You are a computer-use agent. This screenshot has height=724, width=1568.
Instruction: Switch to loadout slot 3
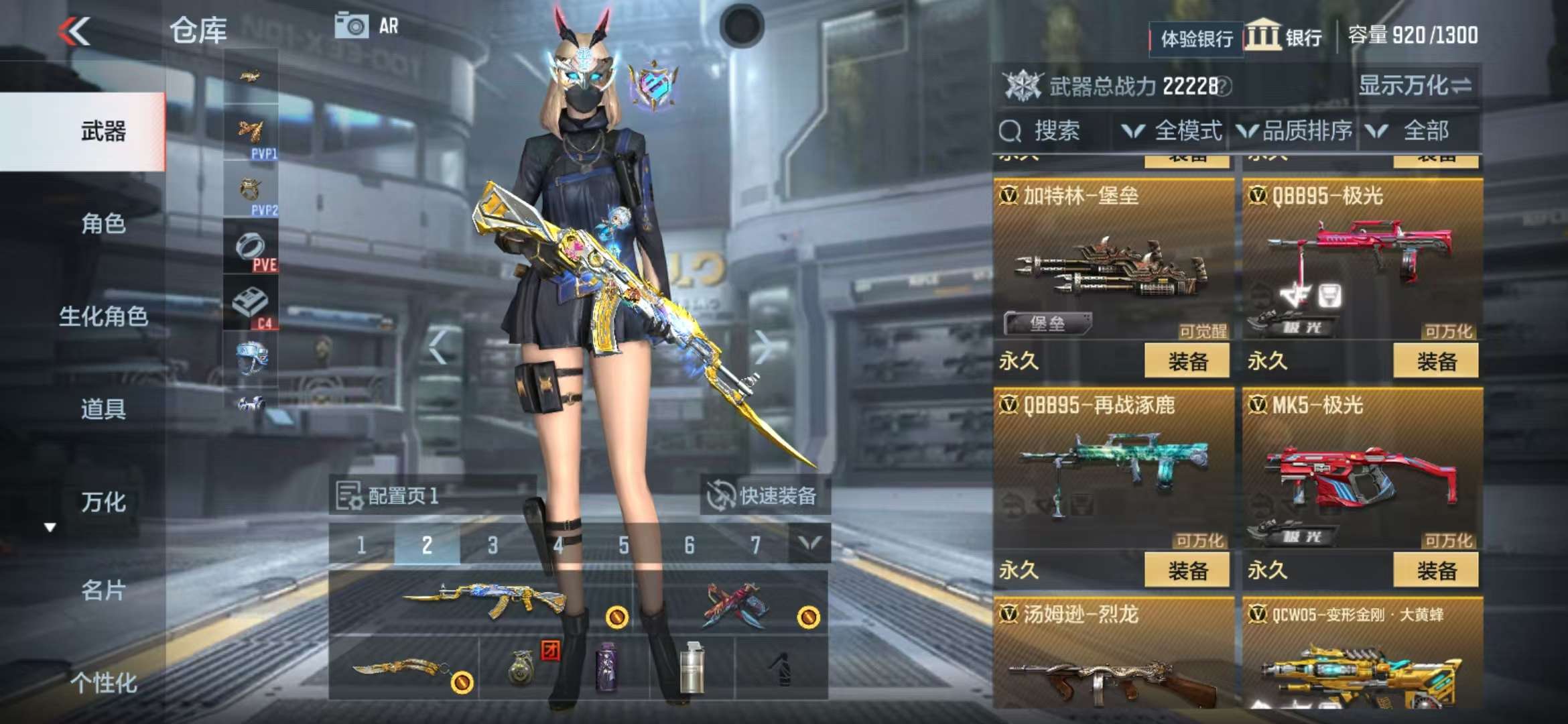pos(493,545)
